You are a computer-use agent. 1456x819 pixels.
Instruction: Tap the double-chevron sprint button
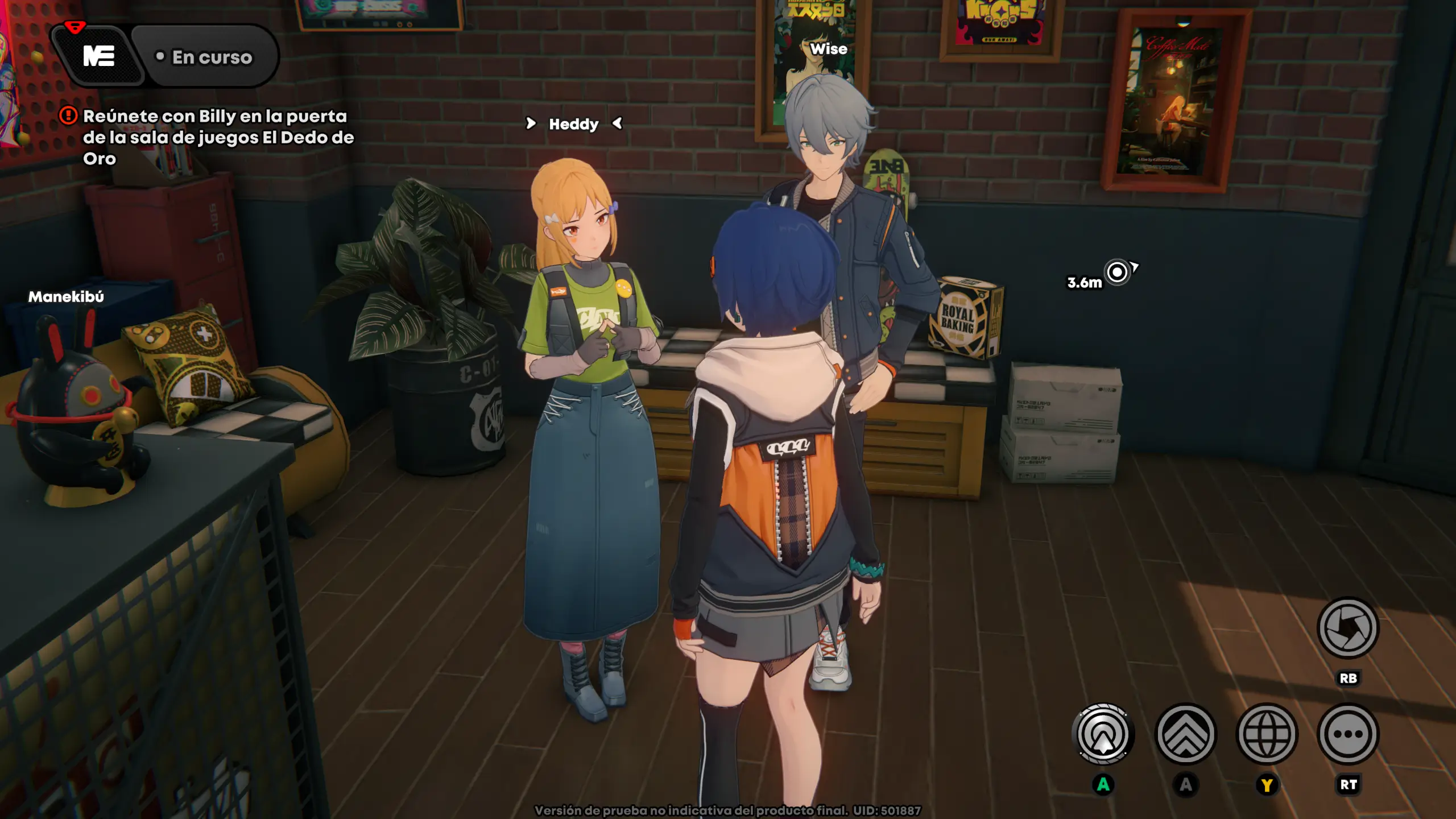pos(1186,734)
